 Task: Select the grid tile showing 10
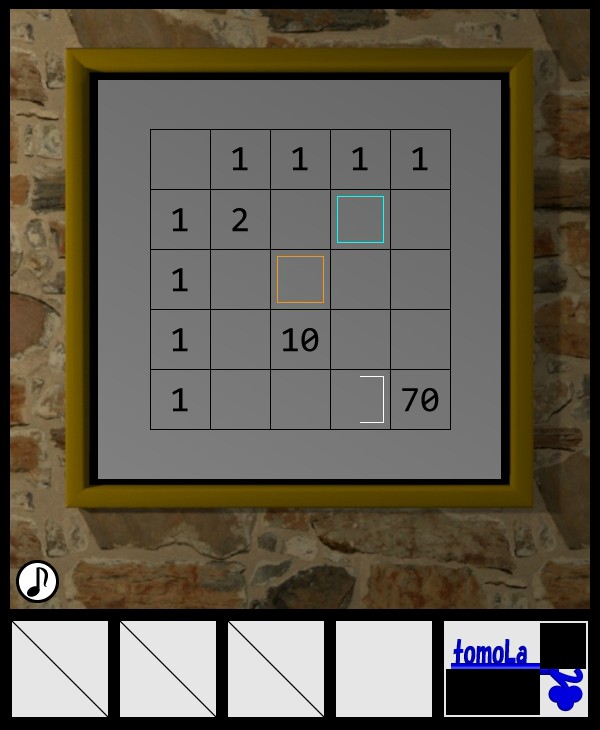tap(300, 340)
